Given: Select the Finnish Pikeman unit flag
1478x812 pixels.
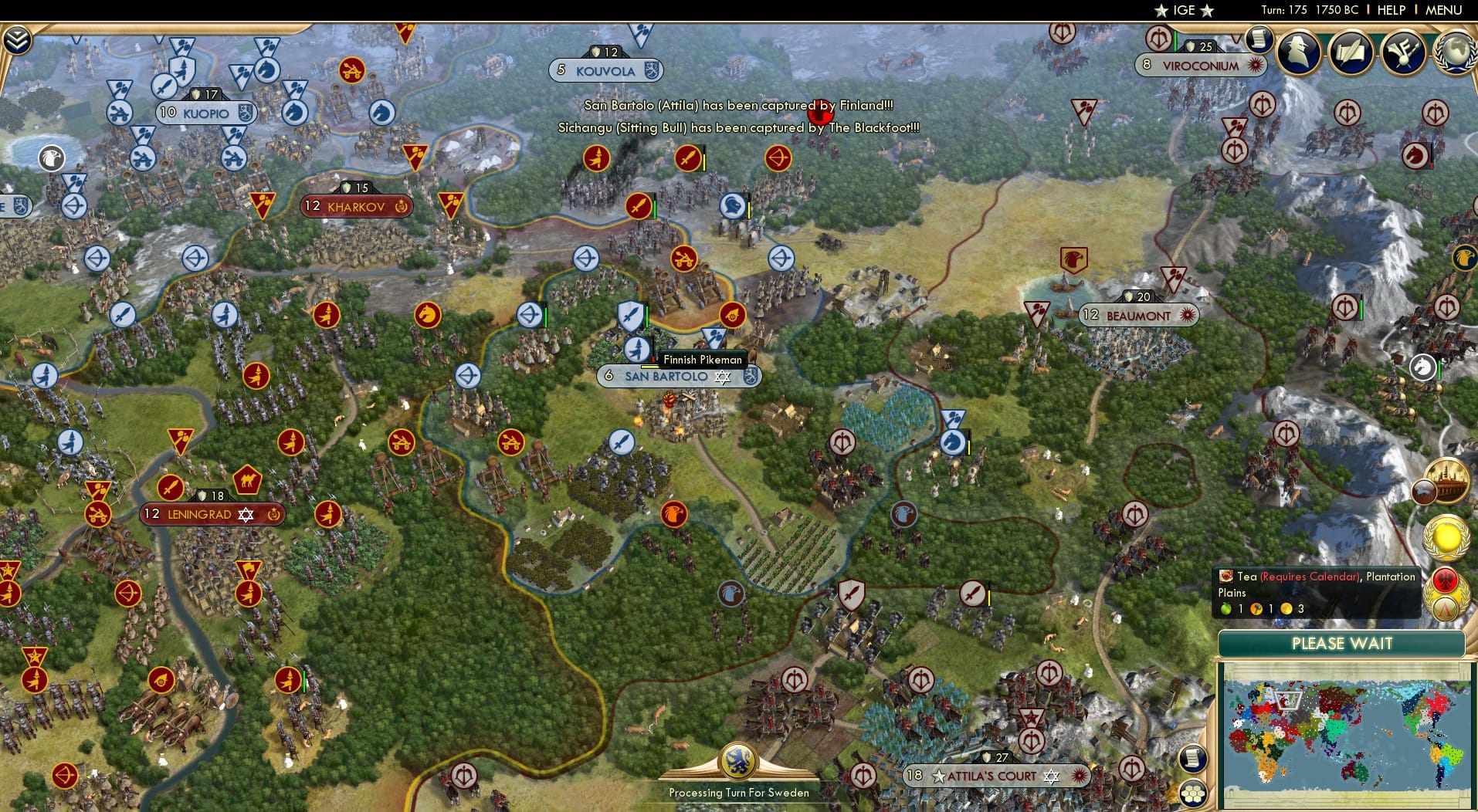Looking at the screenshot, I should click(638, 350).
